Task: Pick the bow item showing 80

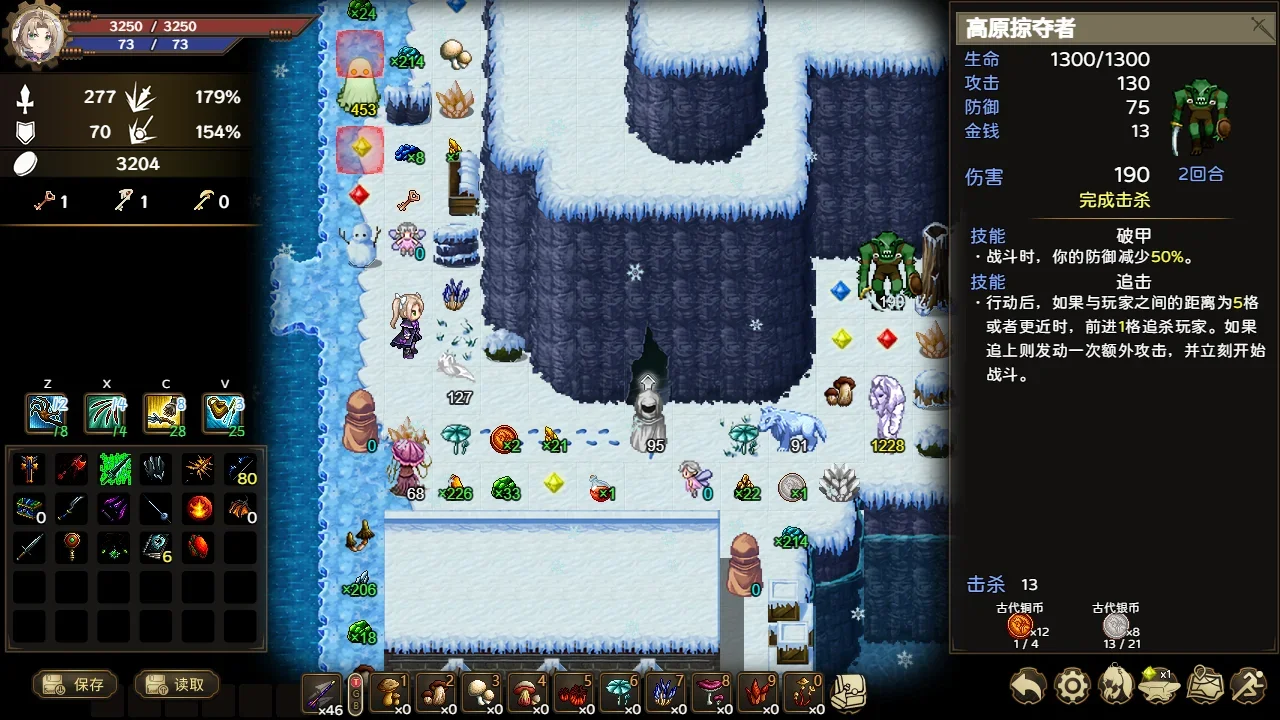Action: coord(240,469)
